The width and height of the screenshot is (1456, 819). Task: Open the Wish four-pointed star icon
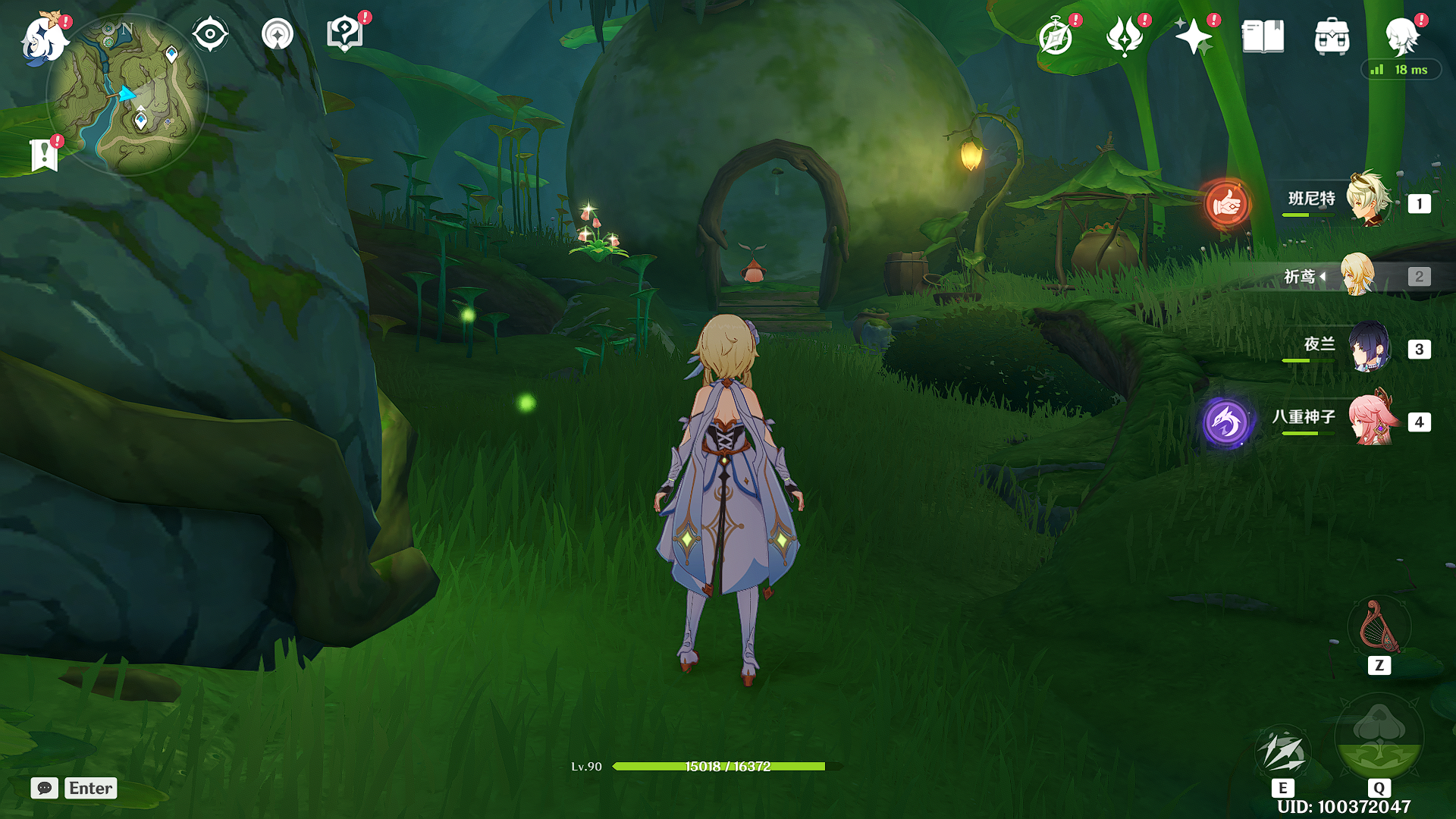(x=1194, y=36)
